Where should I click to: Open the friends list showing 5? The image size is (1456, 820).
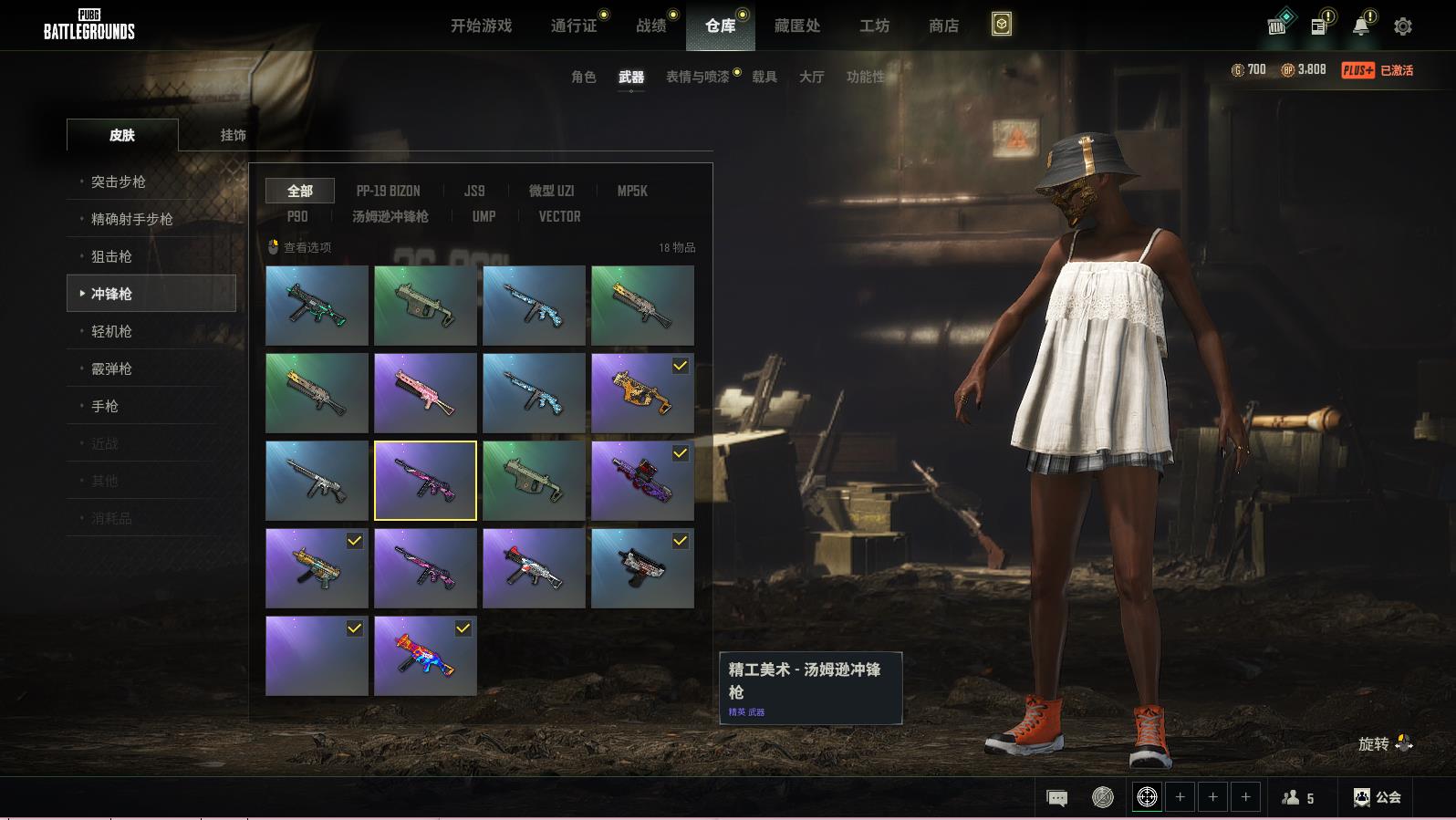click(x=1298, y=798)
